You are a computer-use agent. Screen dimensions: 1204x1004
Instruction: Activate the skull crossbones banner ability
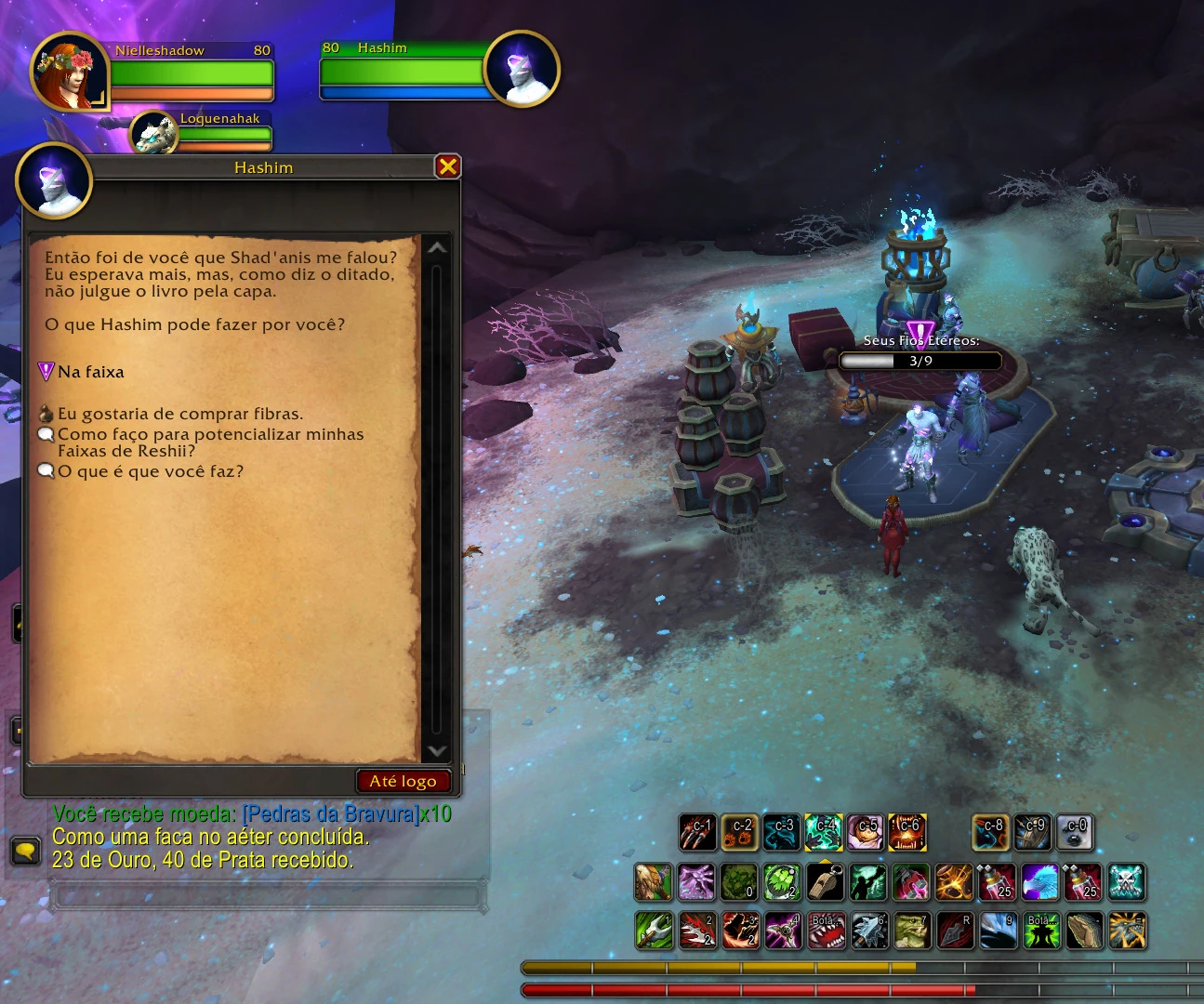1127,882
